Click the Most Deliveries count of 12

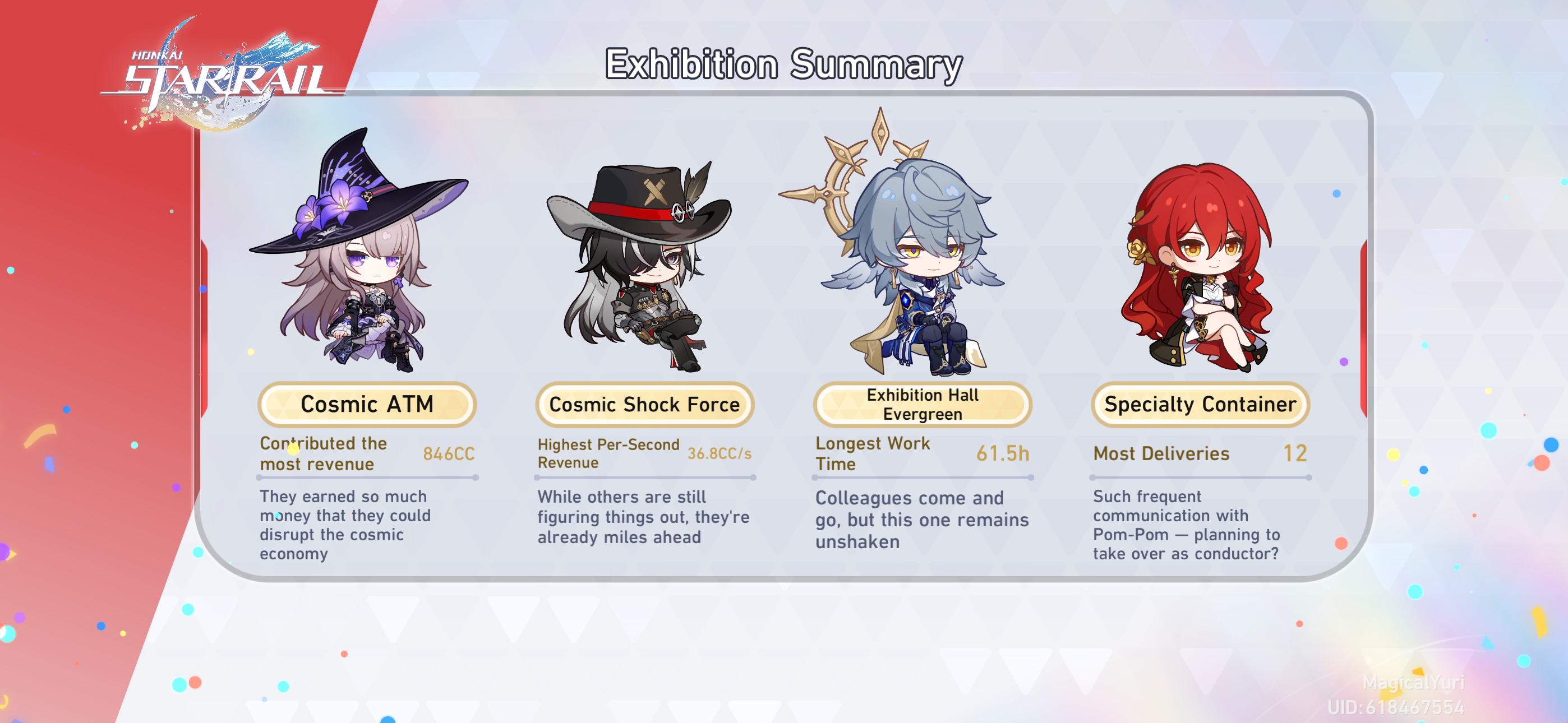click(1296, 453)
